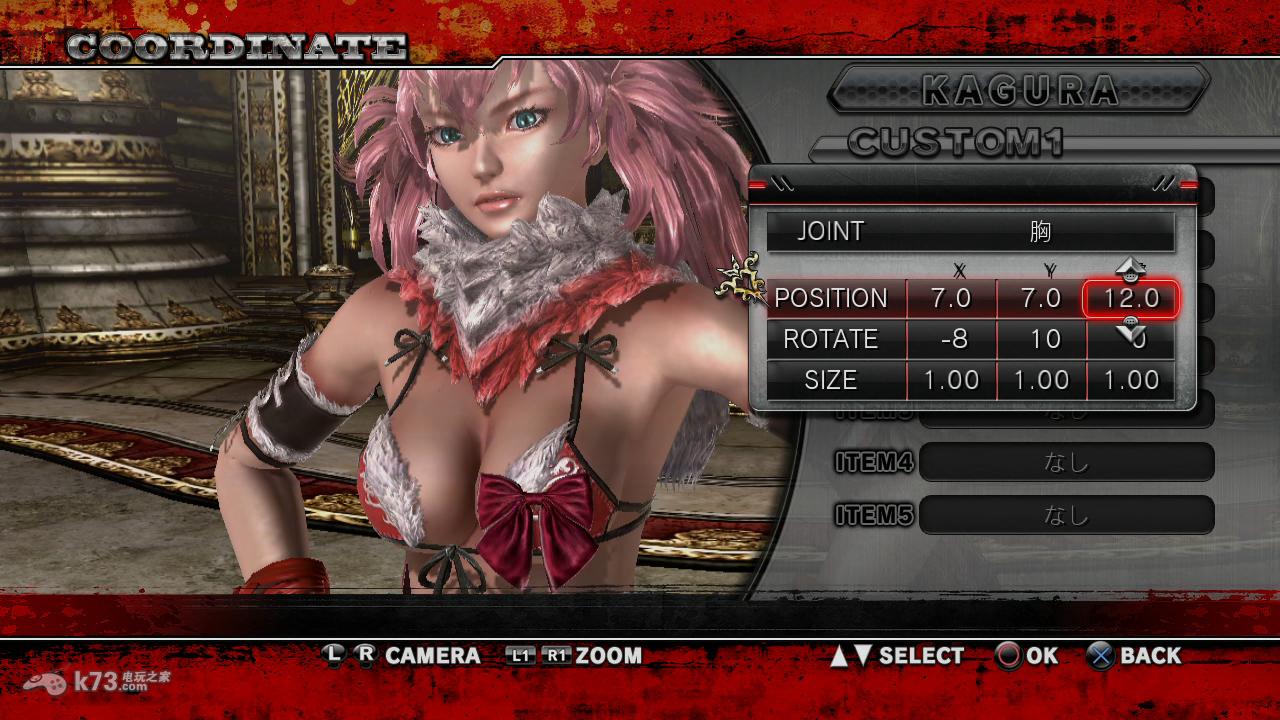Increase position with the up arrow above 12.0

coord(1131,269)
